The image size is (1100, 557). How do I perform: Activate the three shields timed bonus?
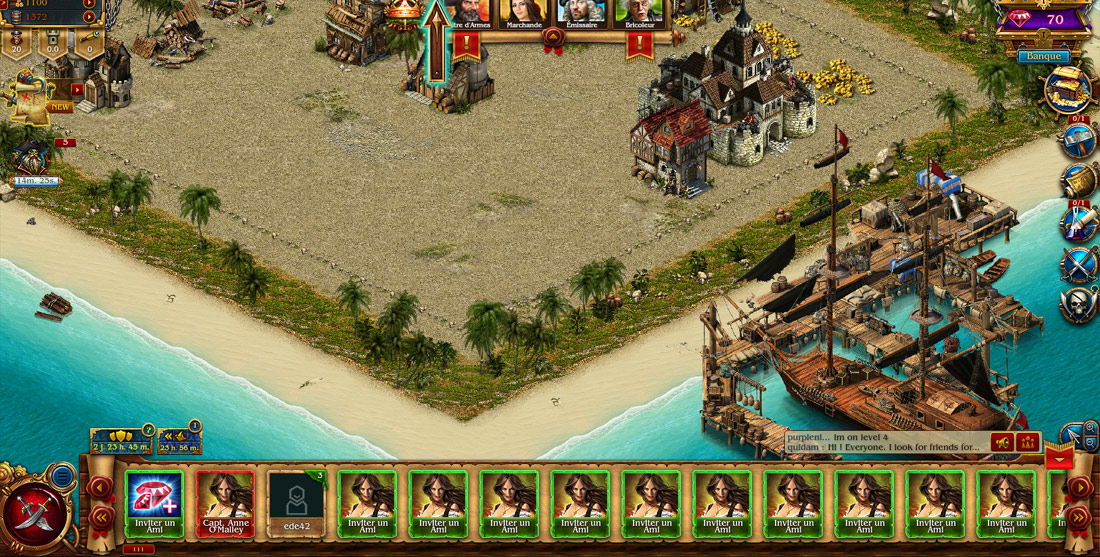pyautogui.click(x=121, y=441)
